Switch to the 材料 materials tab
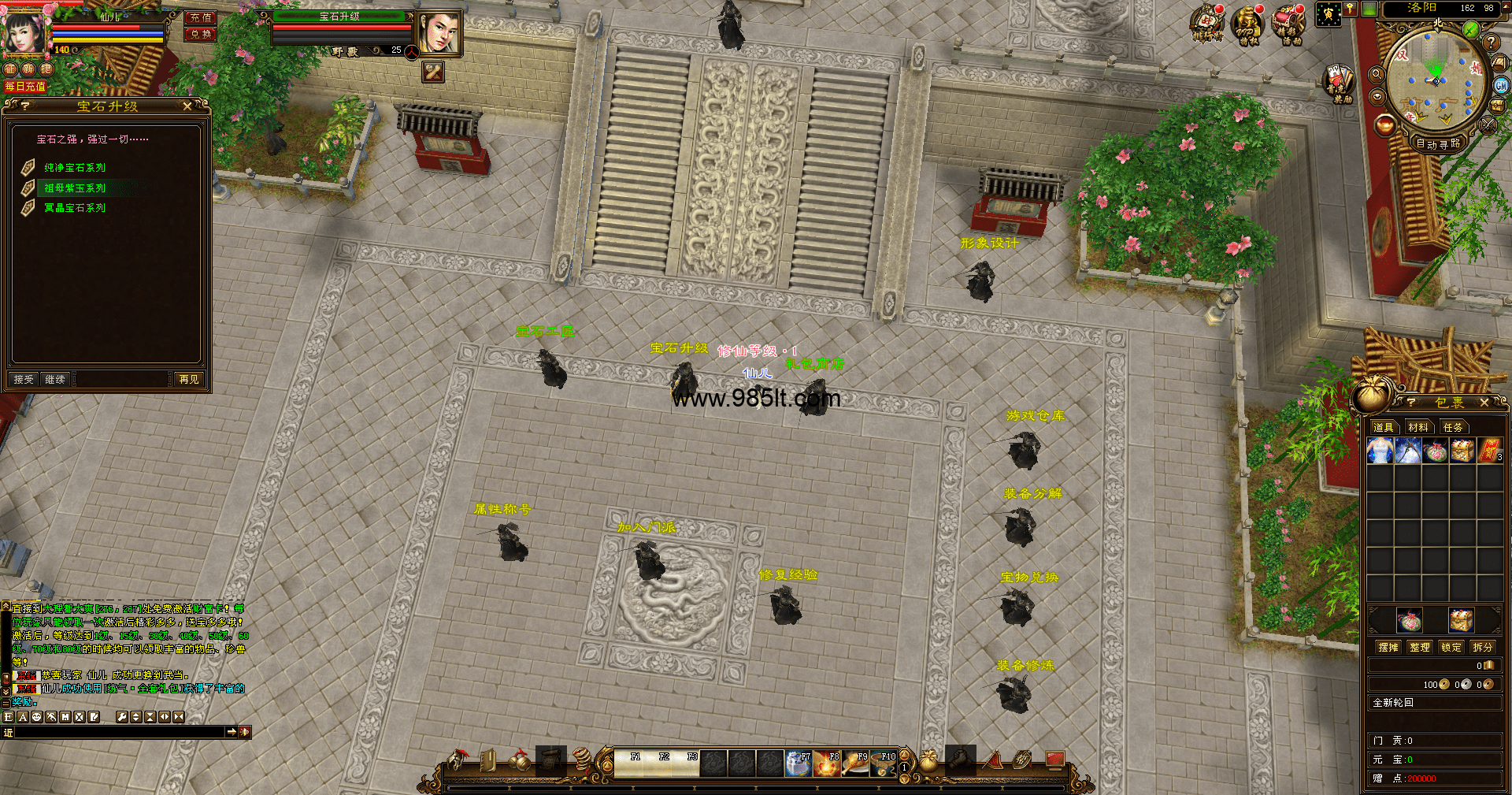The height and width of the screenshot is (795, 1512). [1418, 427]
